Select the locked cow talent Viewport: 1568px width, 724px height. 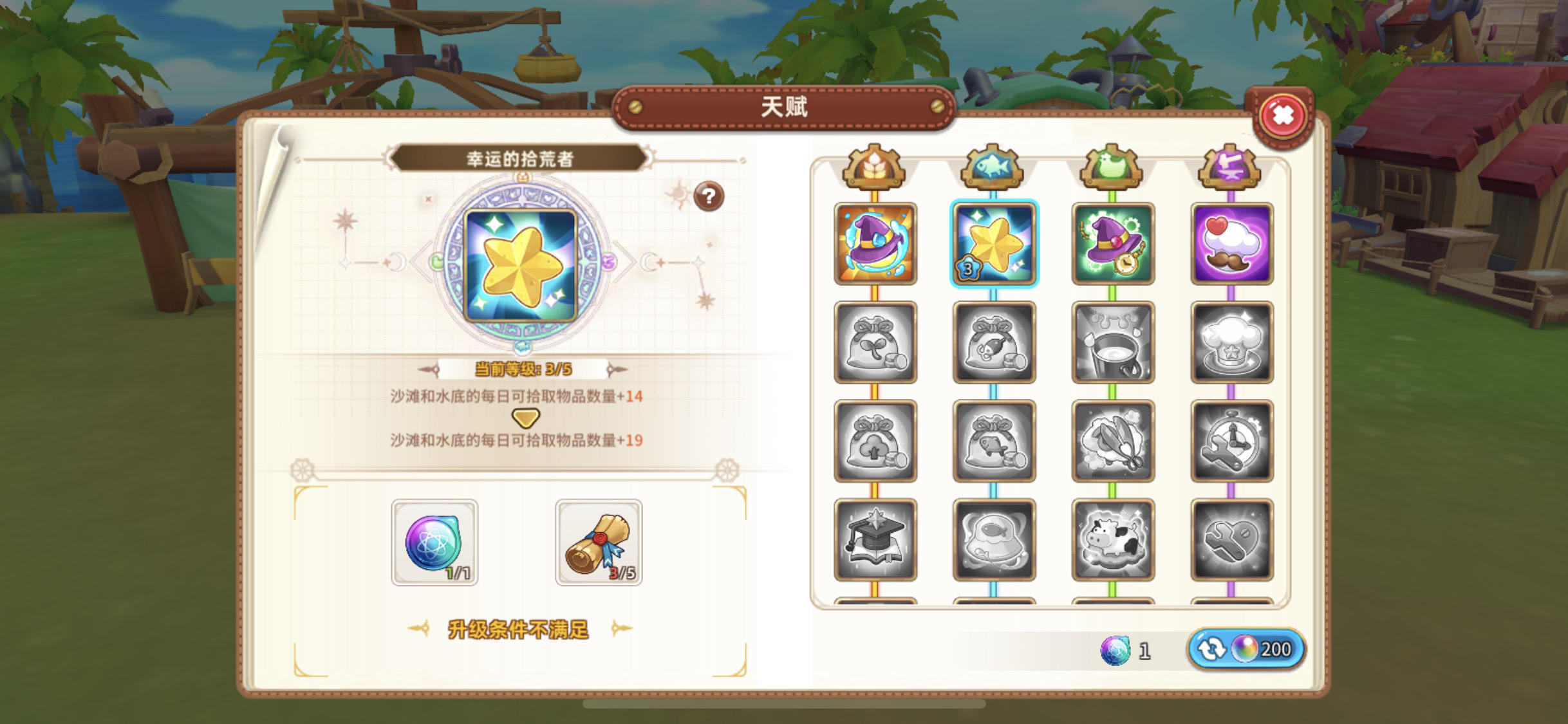1113,539
